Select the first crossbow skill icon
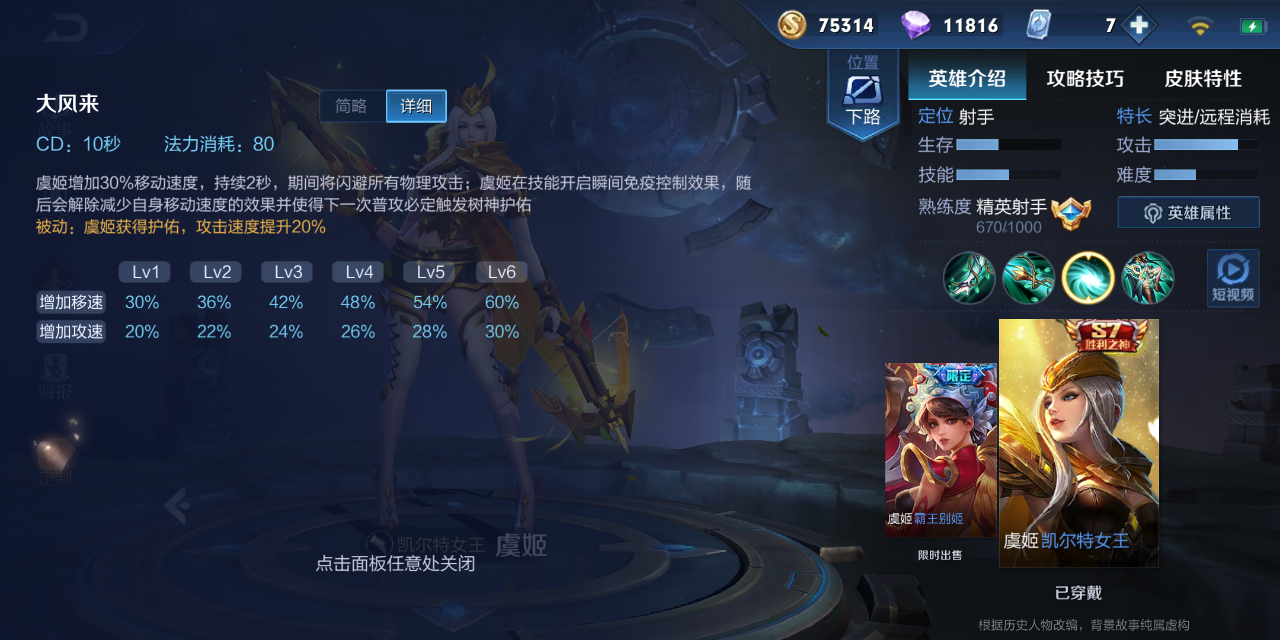The height and width of the screenshot is (640, 1280). (969, 278)
